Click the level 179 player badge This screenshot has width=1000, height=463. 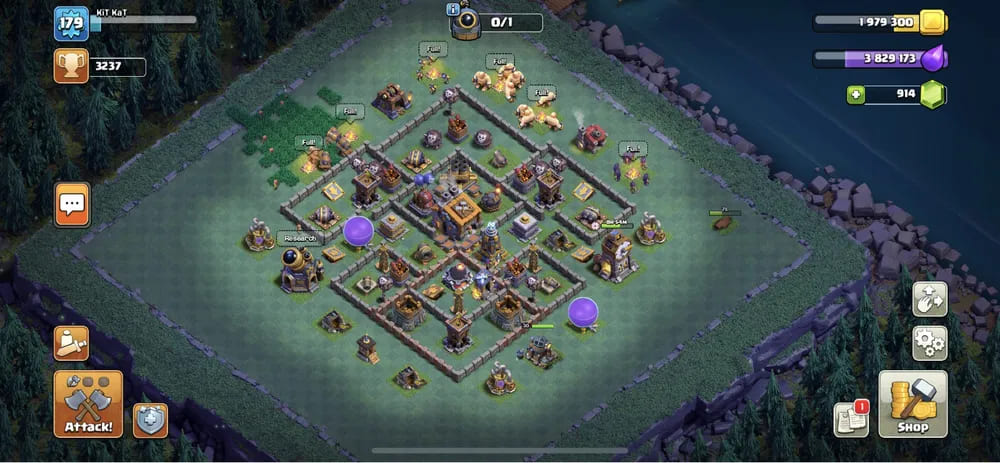(x=71, y=23)
